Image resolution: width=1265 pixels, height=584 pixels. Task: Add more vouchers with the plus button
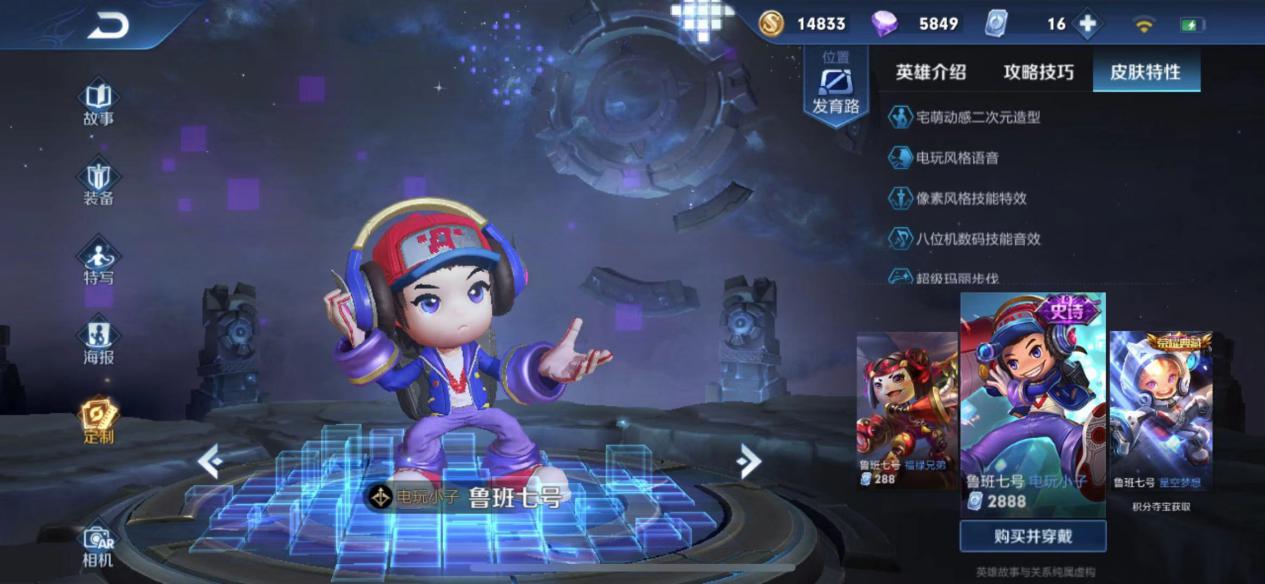coord(1087,24)
